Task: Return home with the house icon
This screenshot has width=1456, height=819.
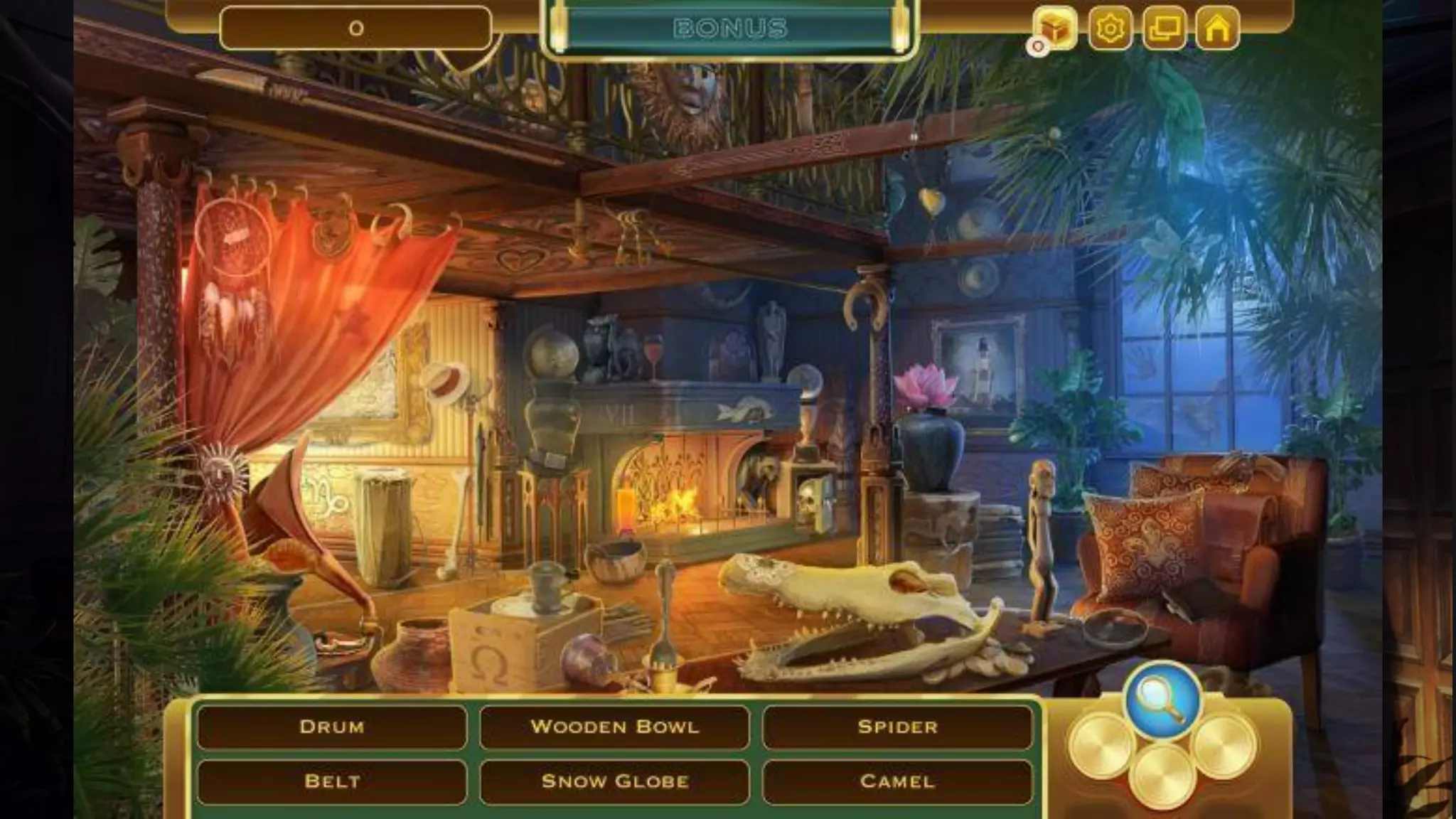Action: click(1217, 28)
